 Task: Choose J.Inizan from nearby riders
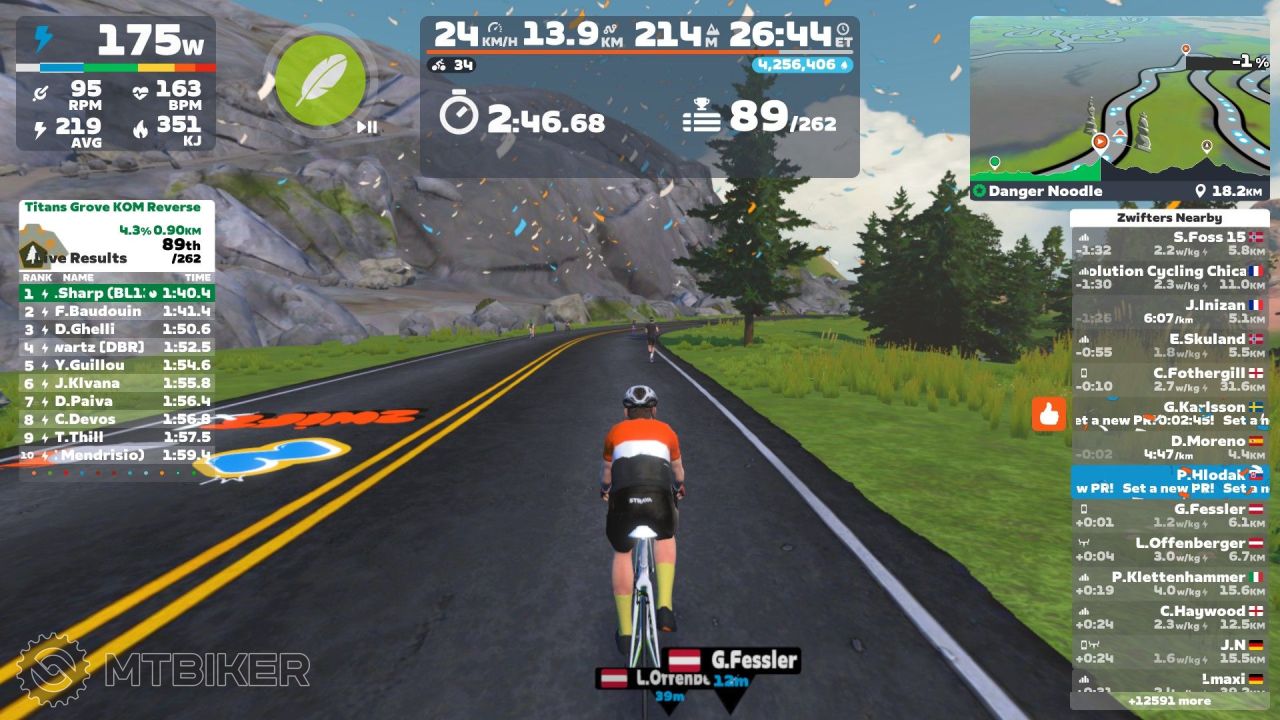tap(1169, 312)
